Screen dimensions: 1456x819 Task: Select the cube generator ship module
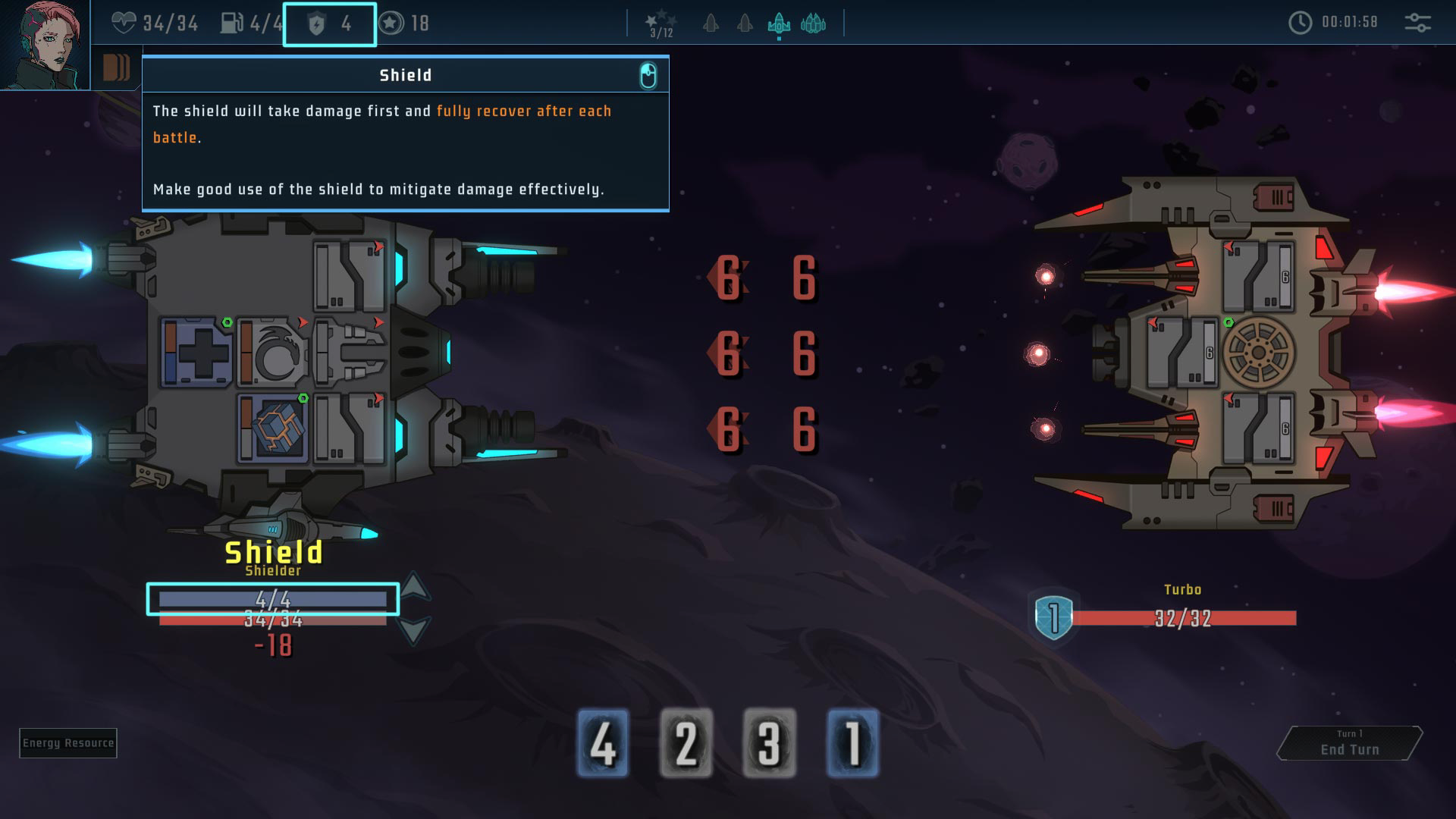[x=273, y=428]
